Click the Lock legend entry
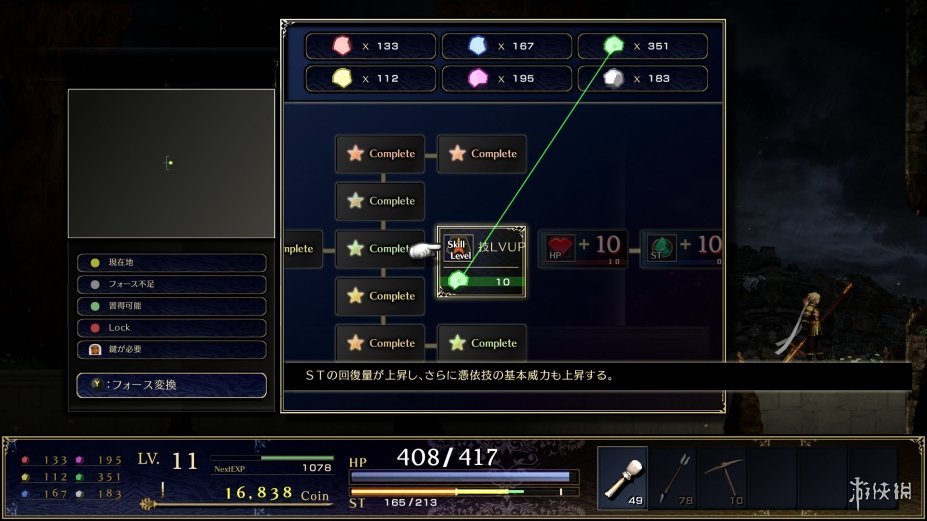This screenshot has height=521, width=927. click(171, 328)
